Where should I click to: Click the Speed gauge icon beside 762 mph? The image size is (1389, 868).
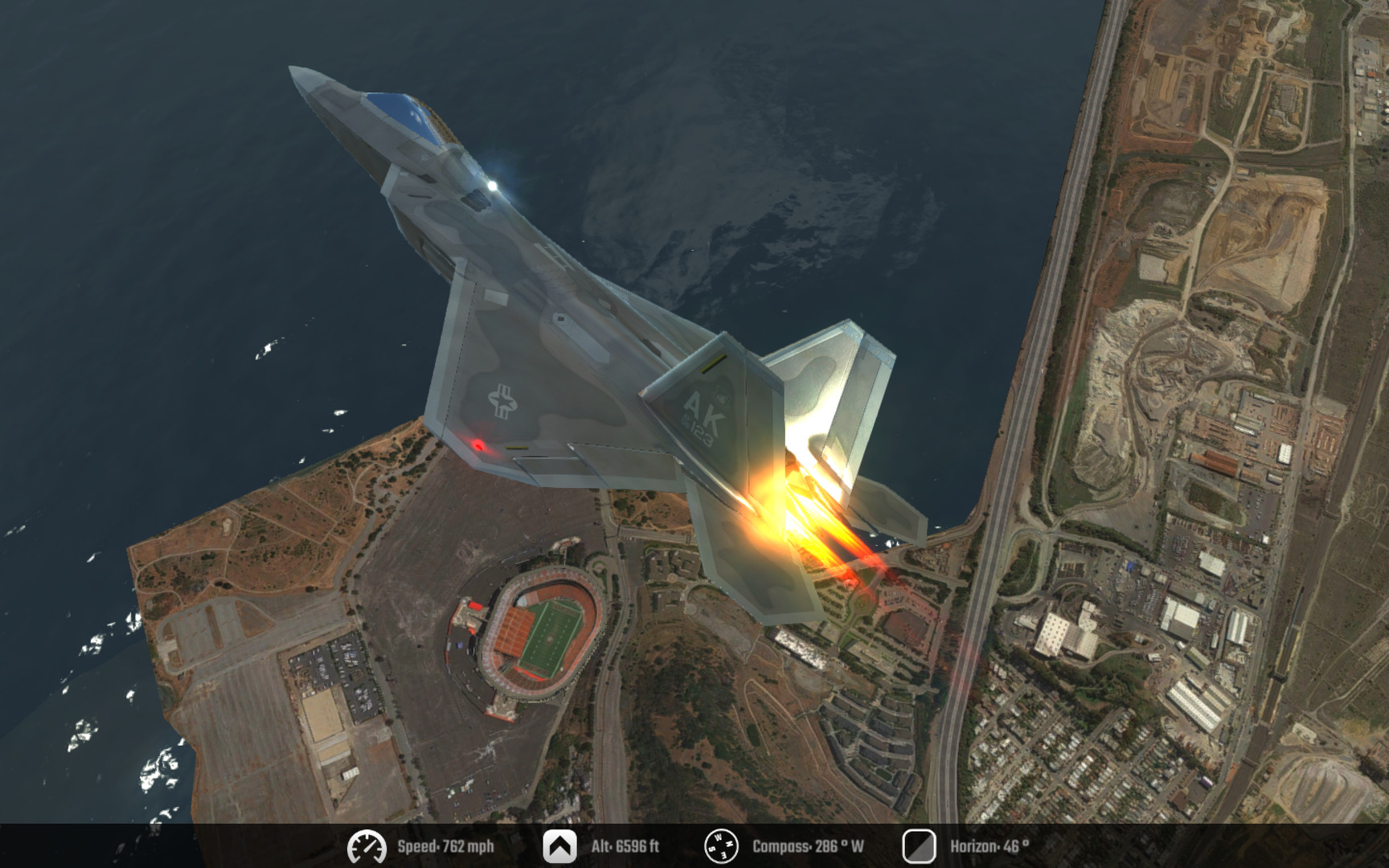367,845
